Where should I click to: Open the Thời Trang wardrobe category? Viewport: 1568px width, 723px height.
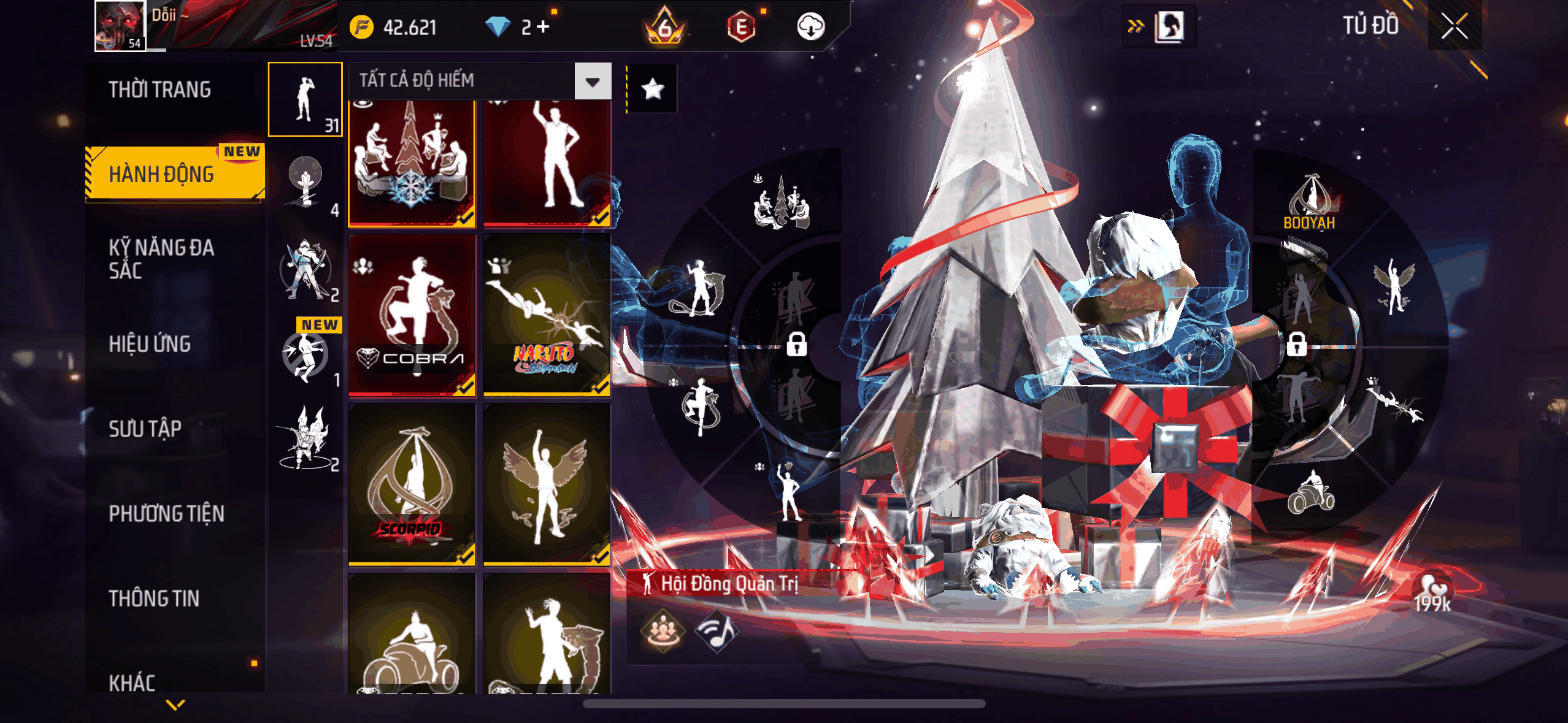[159, 90]
